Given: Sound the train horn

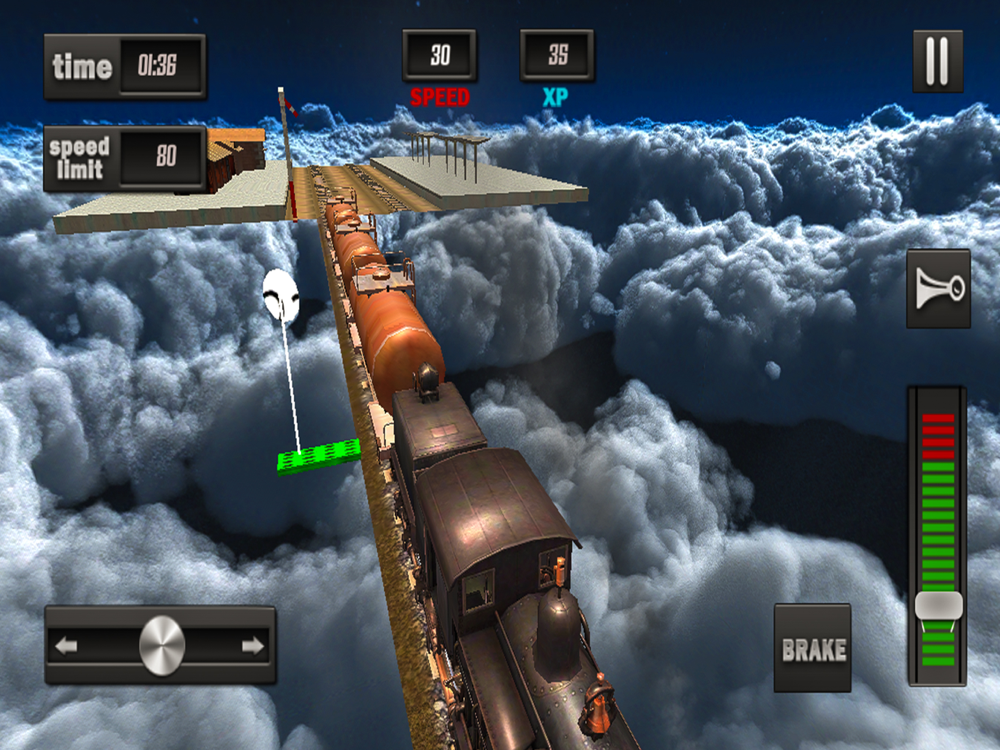Looking at the screenshot, I should coord(938,289).
